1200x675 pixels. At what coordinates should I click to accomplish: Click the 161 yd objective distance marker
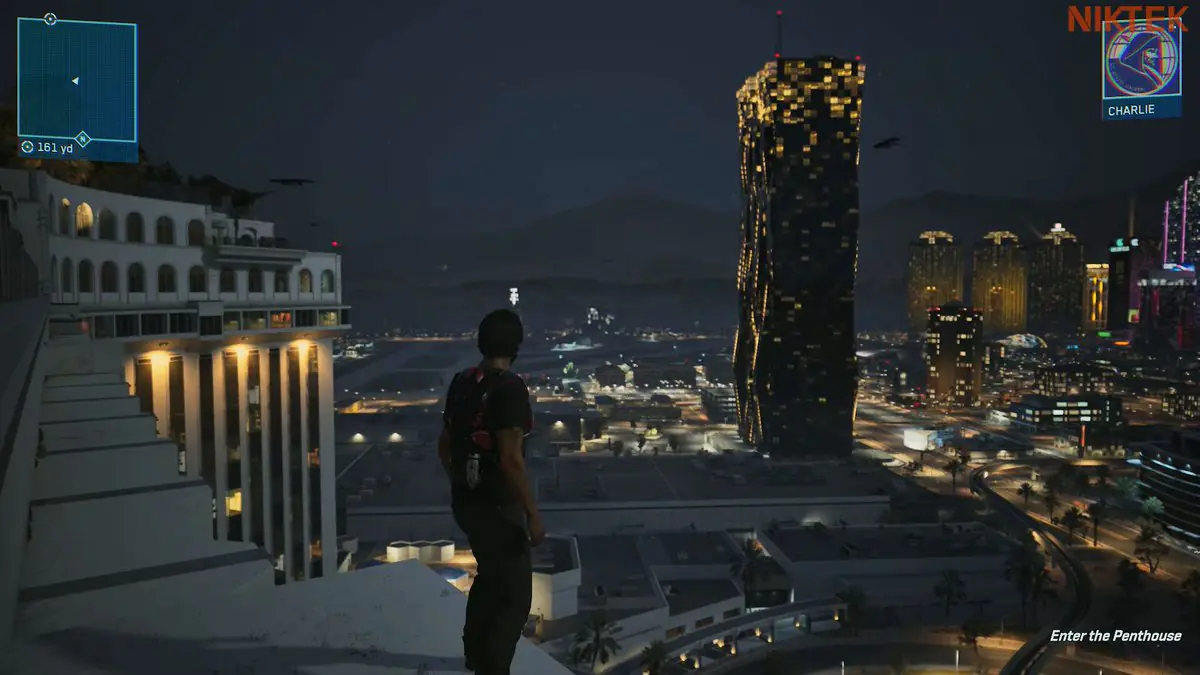tap(48, 147)
